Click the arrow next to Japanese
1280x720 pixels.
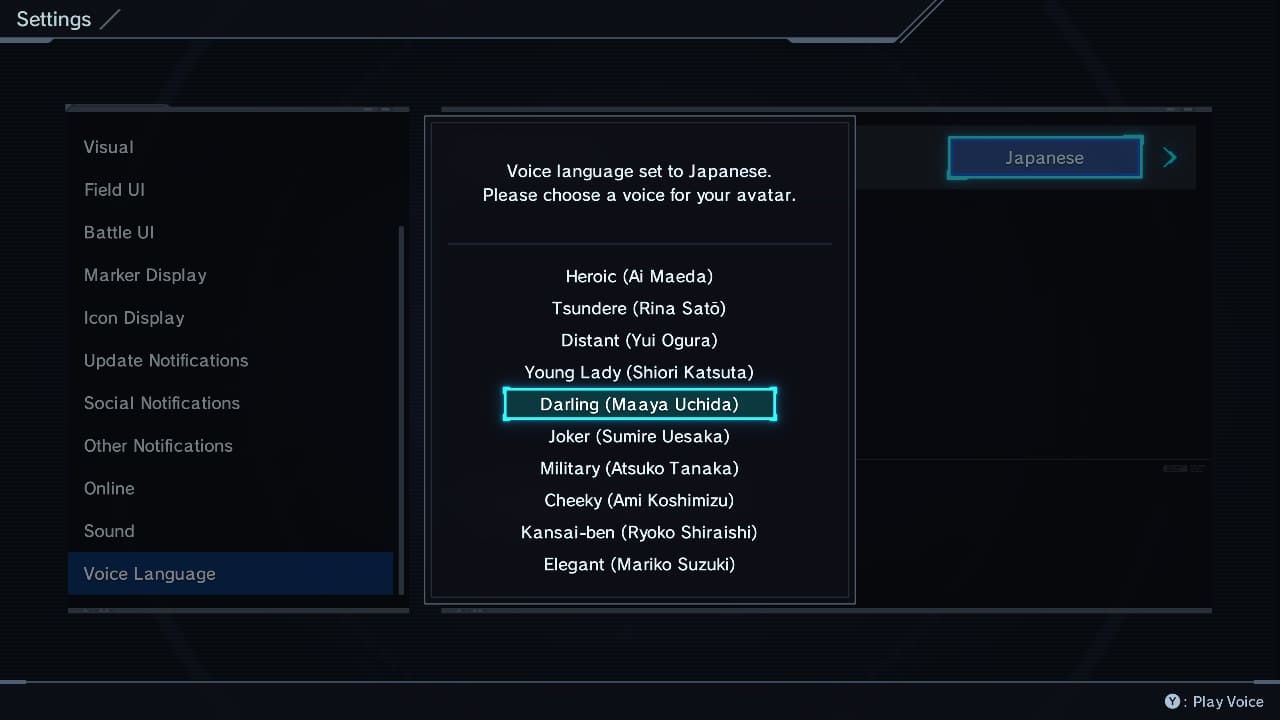coord(1170,158)
